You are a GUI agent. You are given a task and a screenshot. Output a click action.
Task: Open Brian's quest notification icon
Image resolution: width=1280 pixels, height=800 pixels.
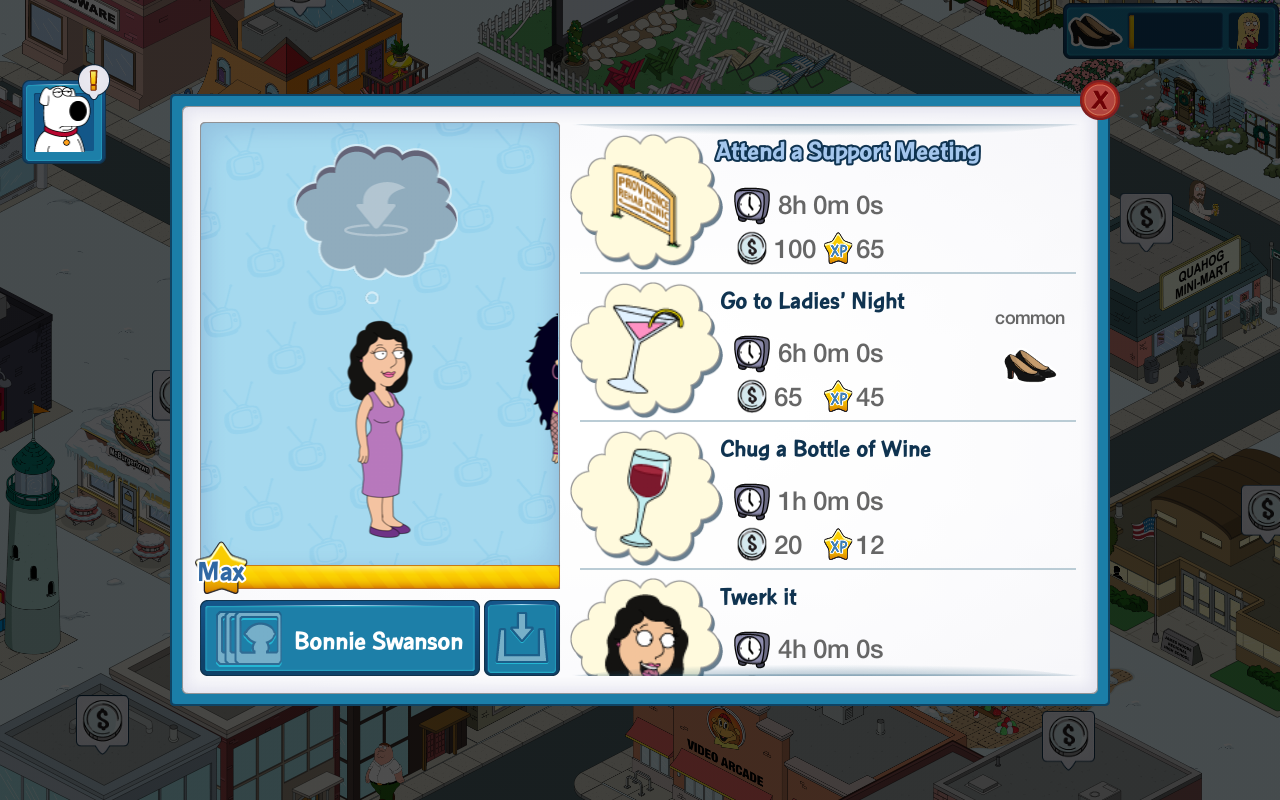(64, 122)
